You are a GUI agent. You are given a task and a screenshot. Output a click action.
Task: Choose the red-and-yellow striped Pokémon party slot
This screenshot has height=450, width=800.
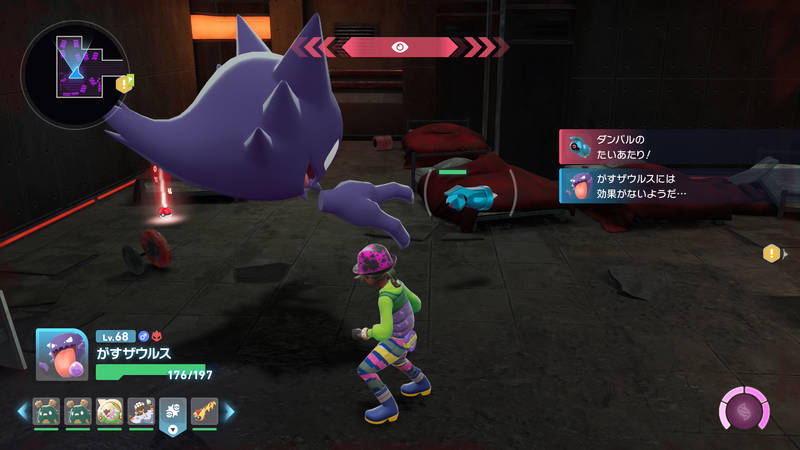(204, 410)
